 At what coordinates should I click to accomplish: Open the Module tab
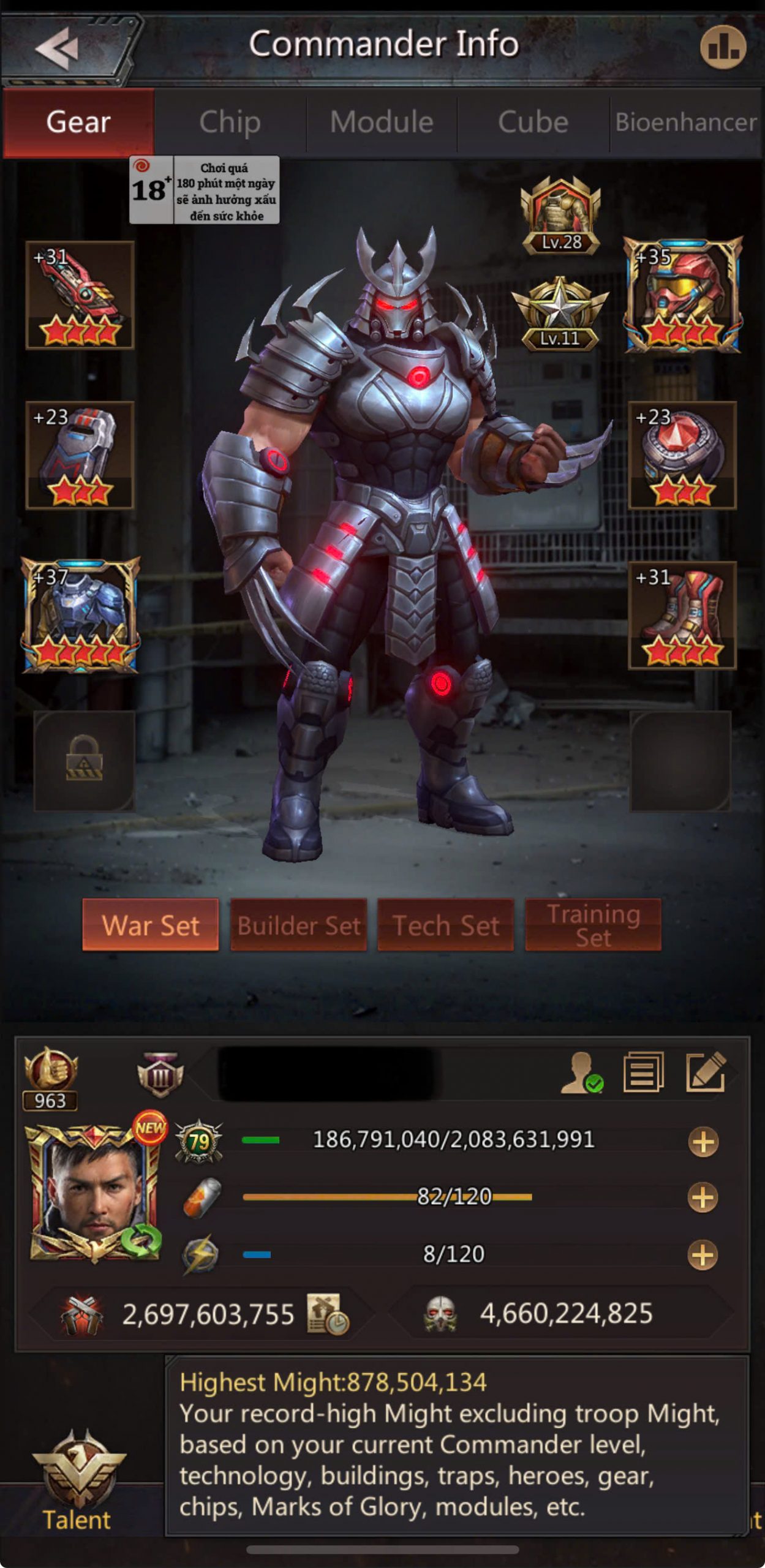pyautogui.click(x=382, y=122)
